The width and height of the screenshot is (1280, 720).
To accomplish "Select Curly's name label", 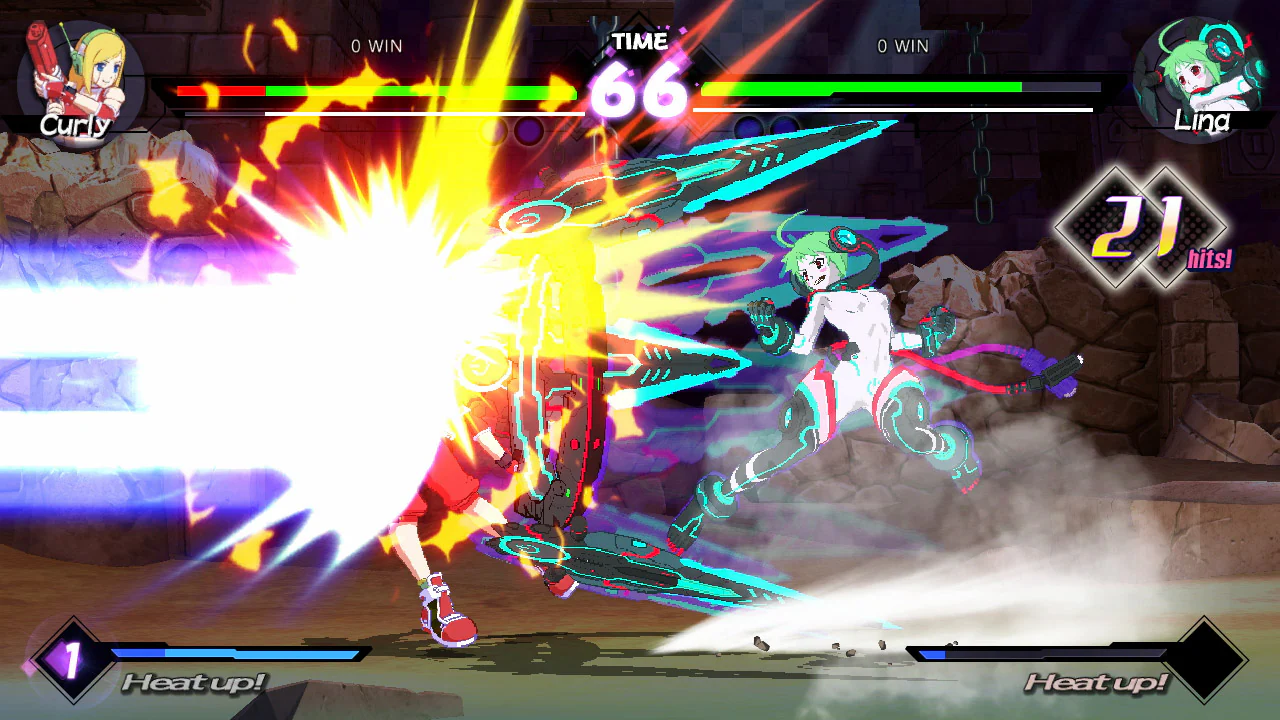I will coord(75,126).
